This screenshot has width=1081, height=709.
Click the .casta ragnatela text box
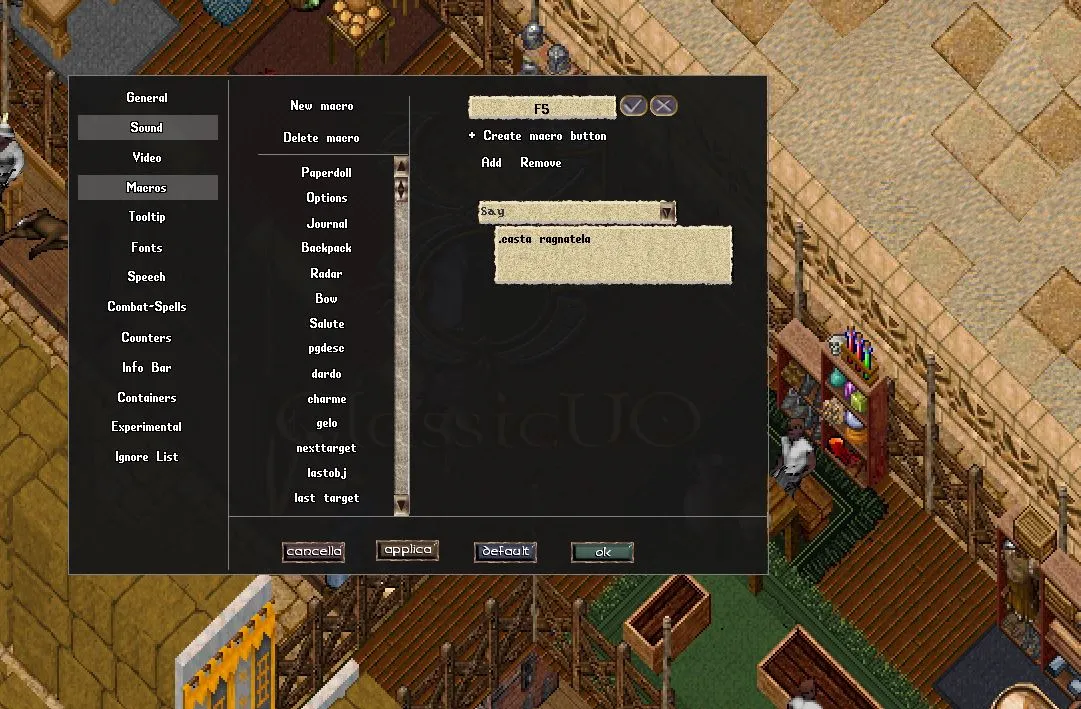tap(613, 254)
